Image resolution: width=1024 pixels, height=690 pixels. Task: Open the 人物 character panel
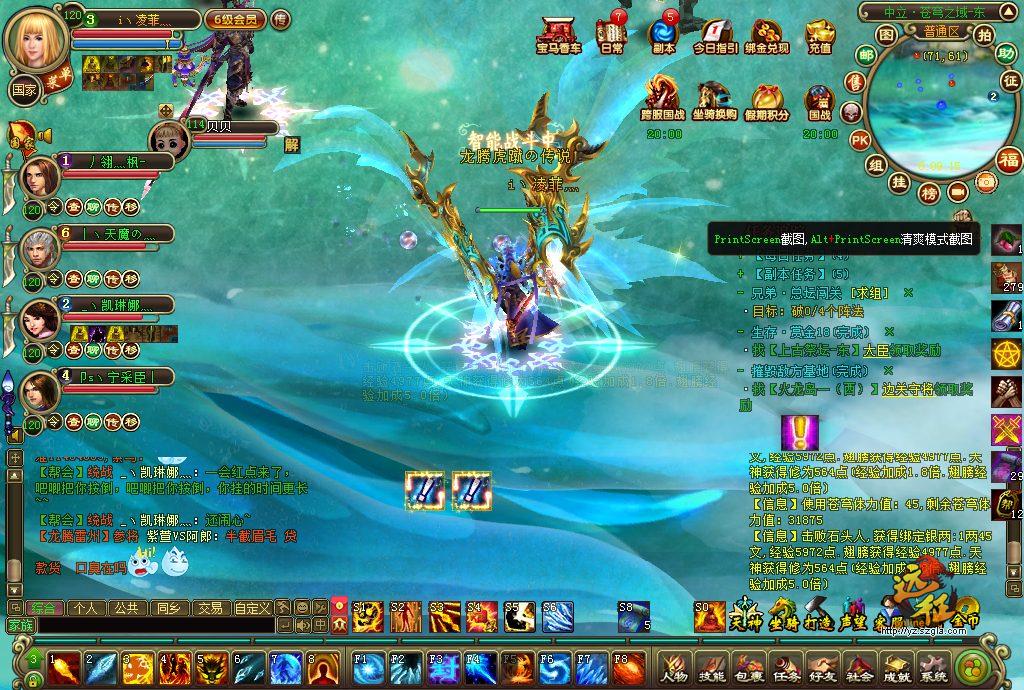click(674, 667)
